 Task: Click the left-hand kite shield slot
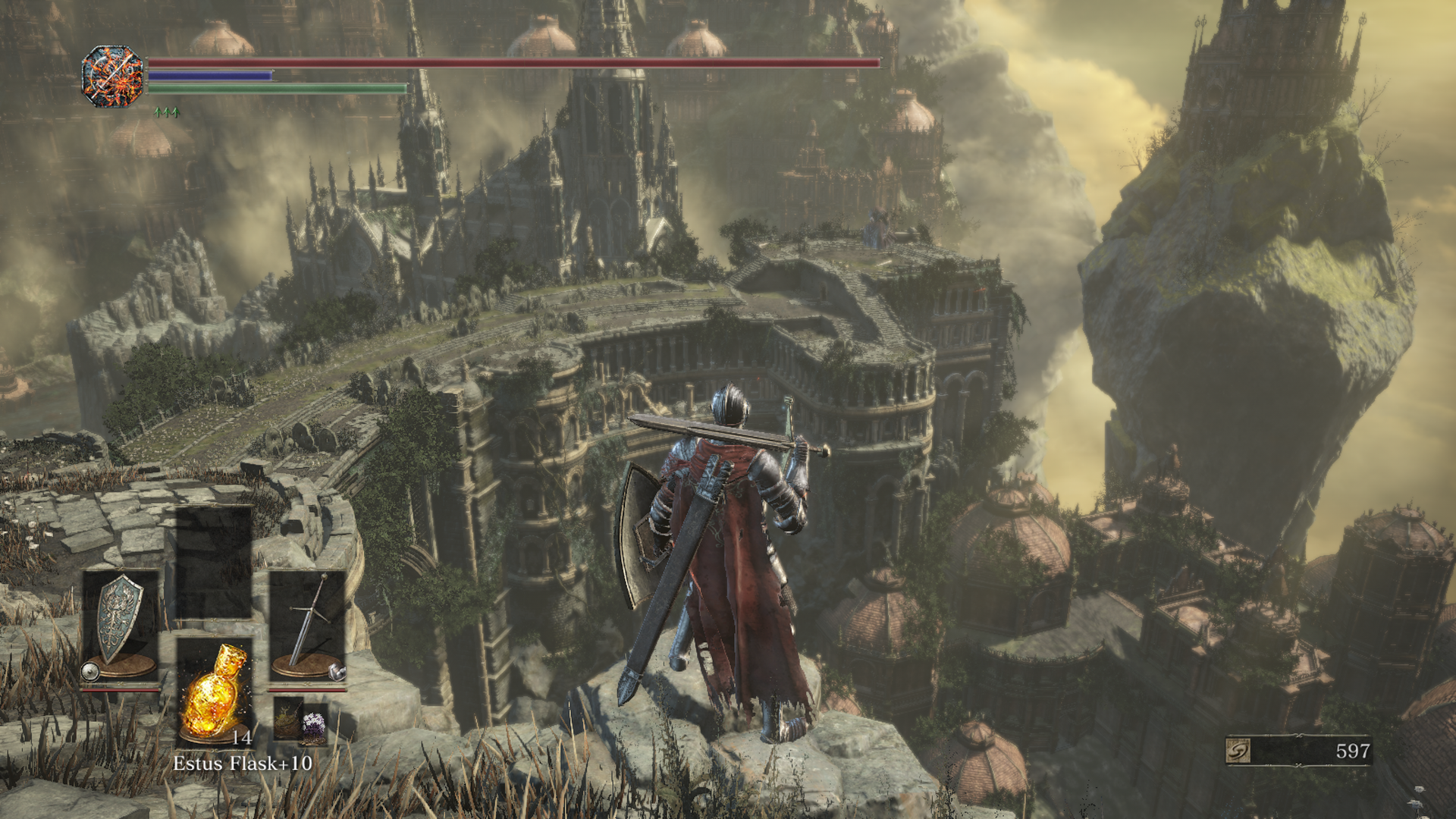coord(121,623)
